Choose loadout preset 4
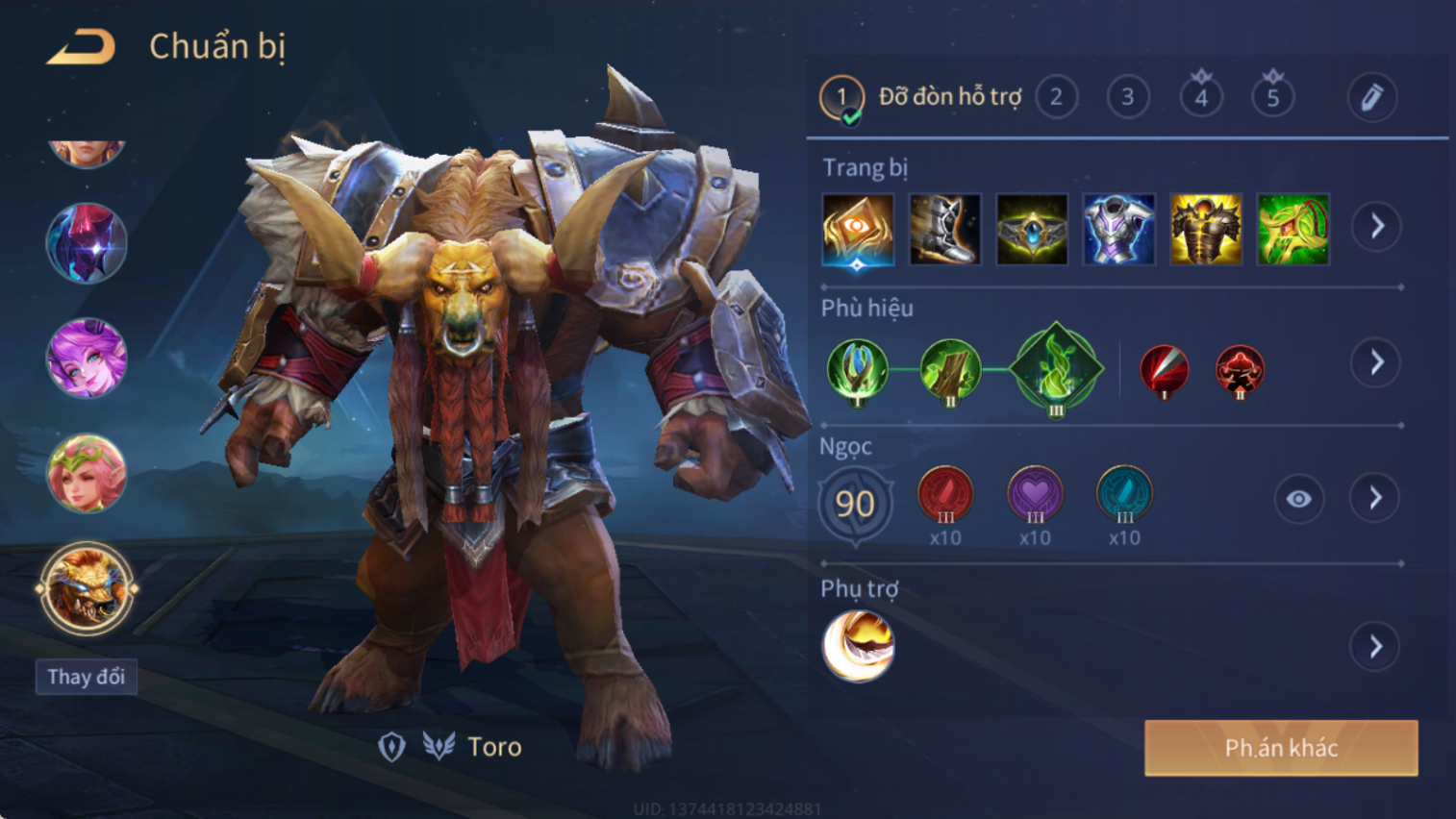The width and height of the screenshot is (1456, 819). click(1201, 97)
